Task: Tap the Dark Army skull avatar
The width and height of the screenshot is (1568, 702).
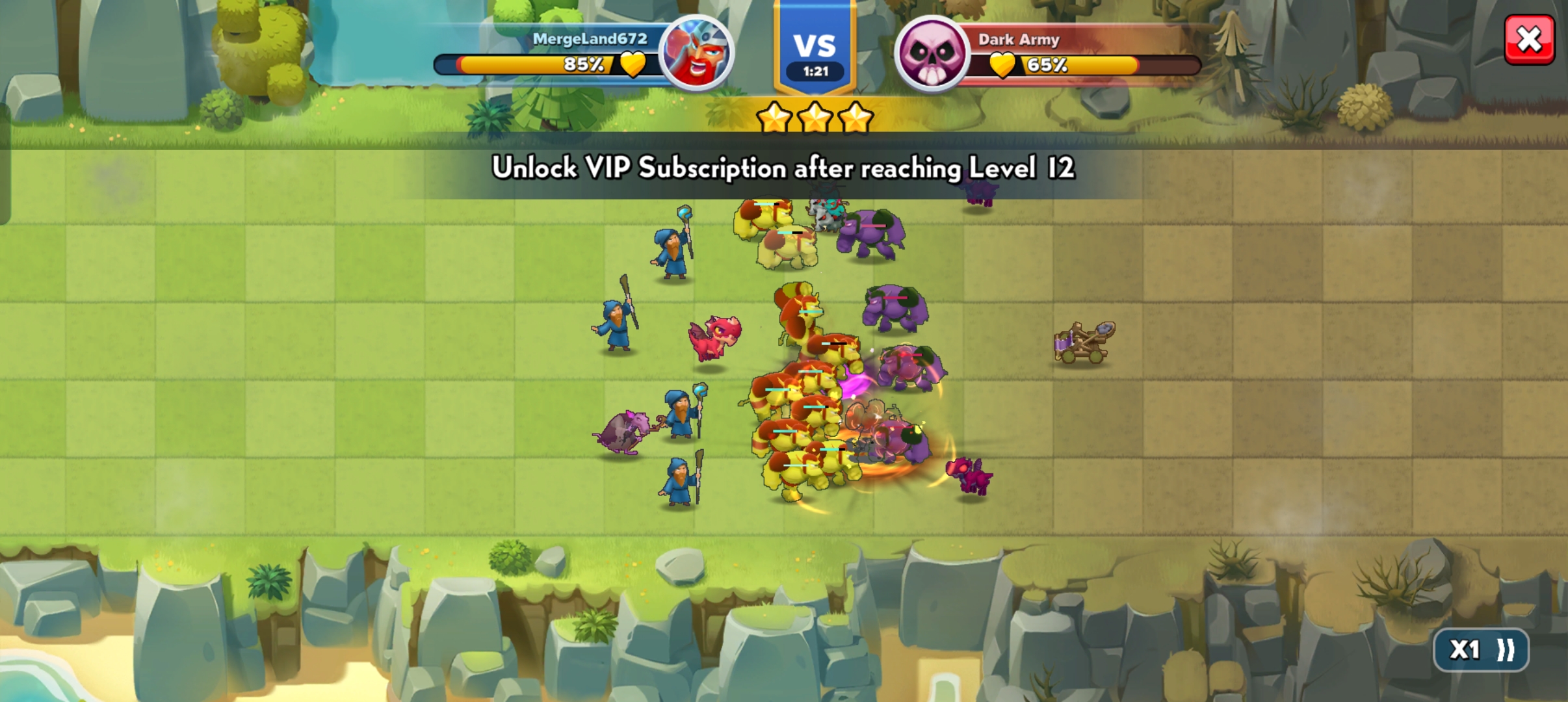Action: 932,53
